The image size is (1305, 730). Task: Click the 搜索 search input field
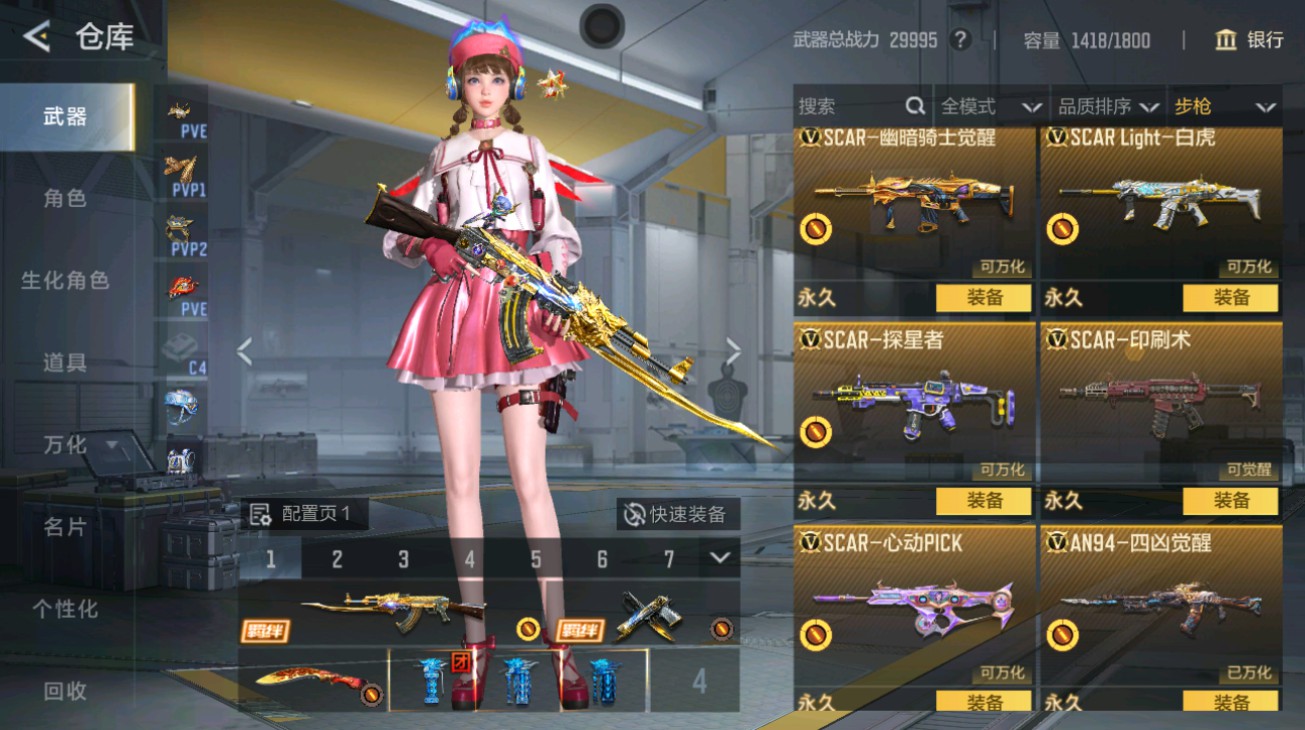click(x=850, y=104)
